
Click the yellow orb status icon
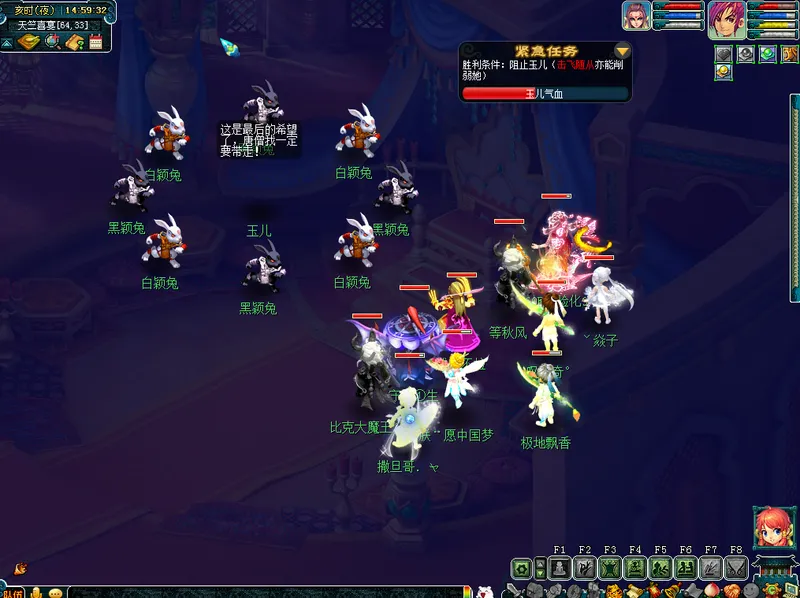(723, 72)
